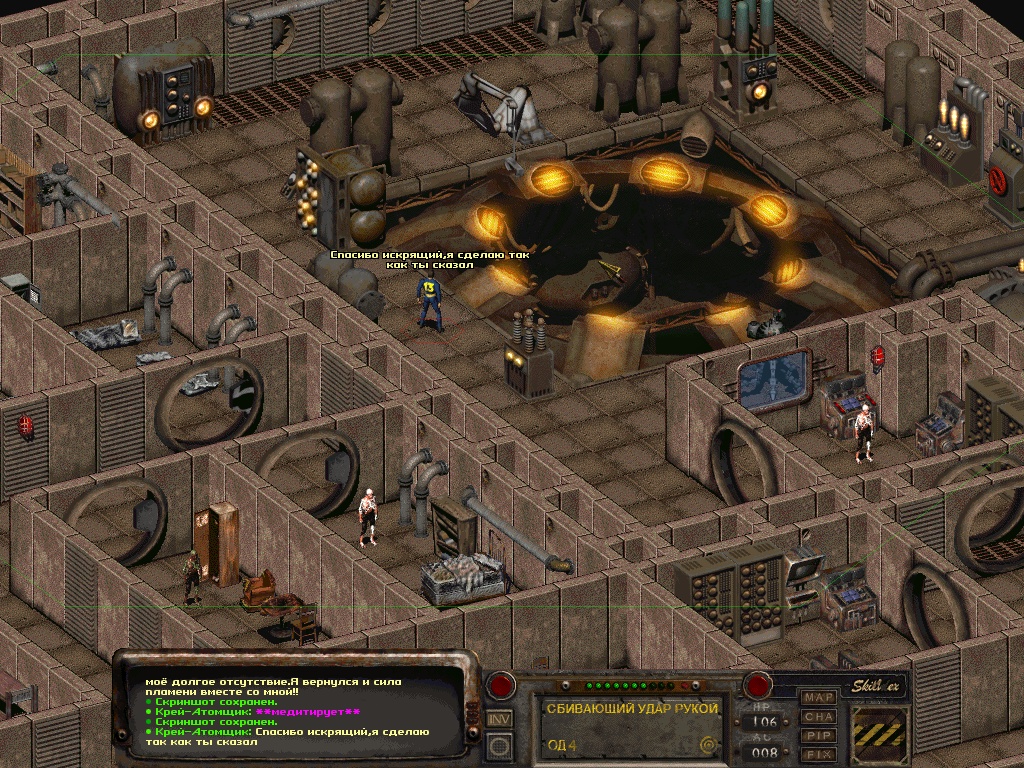Click the round options button below INV

500,744
